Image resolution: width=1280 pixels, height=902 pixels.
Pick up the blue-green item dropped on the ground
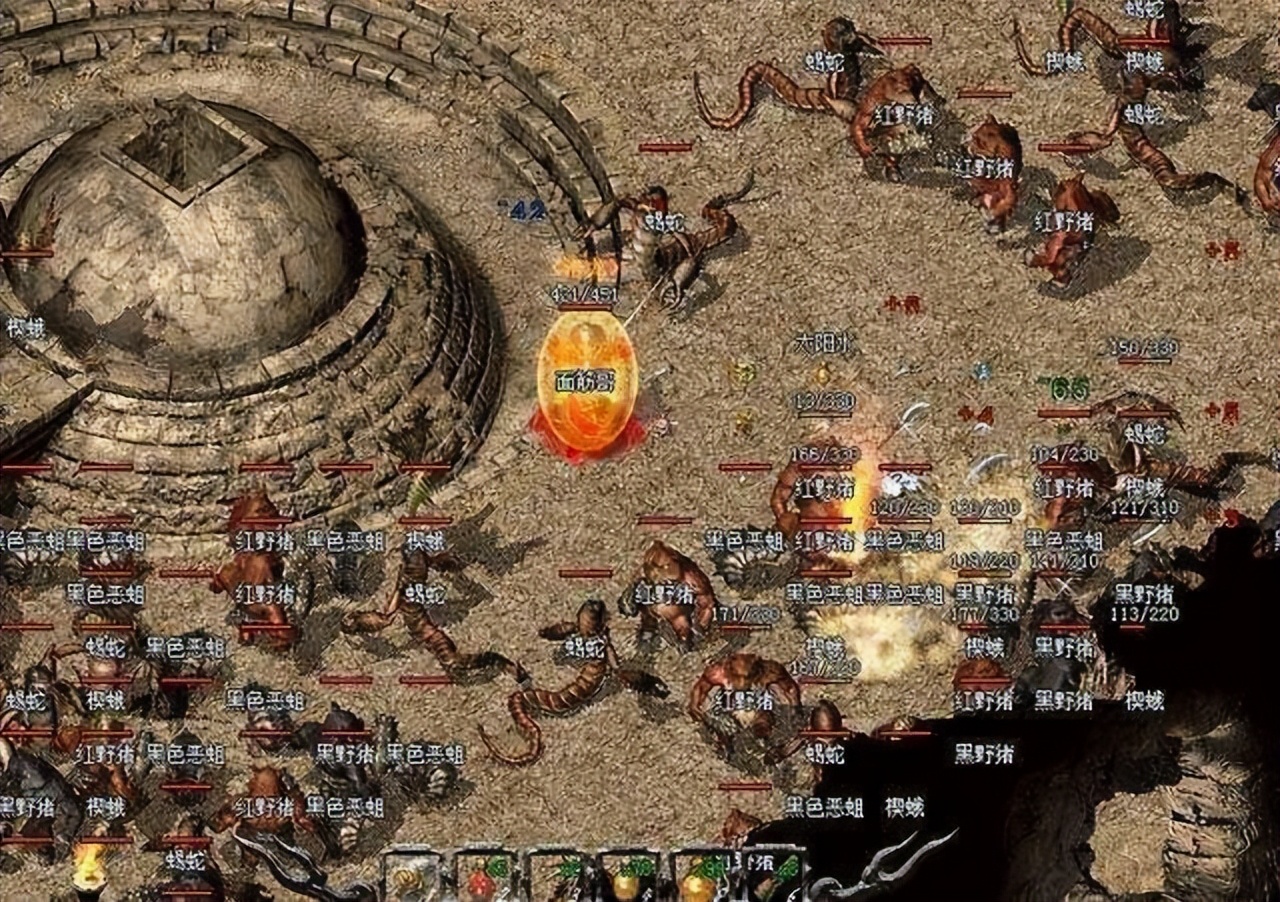point(982,371)
